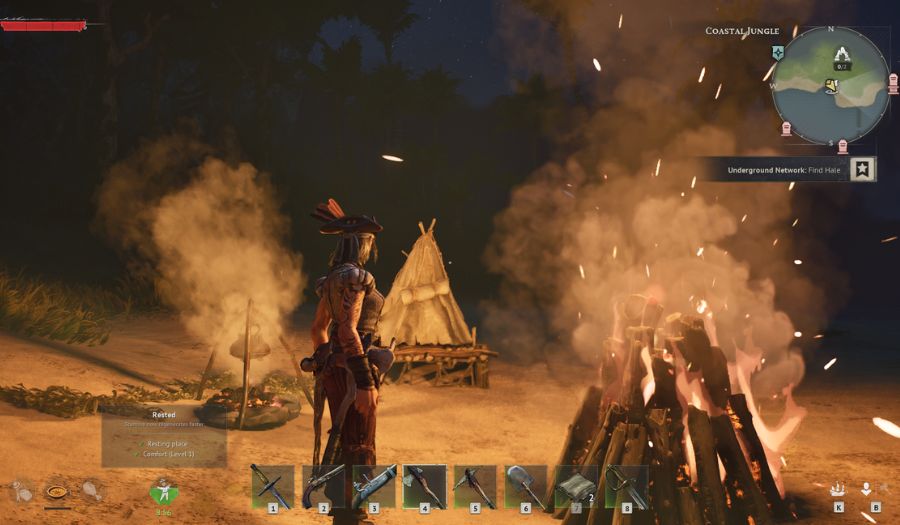Click the ship icon in the corner
Screen dimensions: 900x525
coord(838,489)
